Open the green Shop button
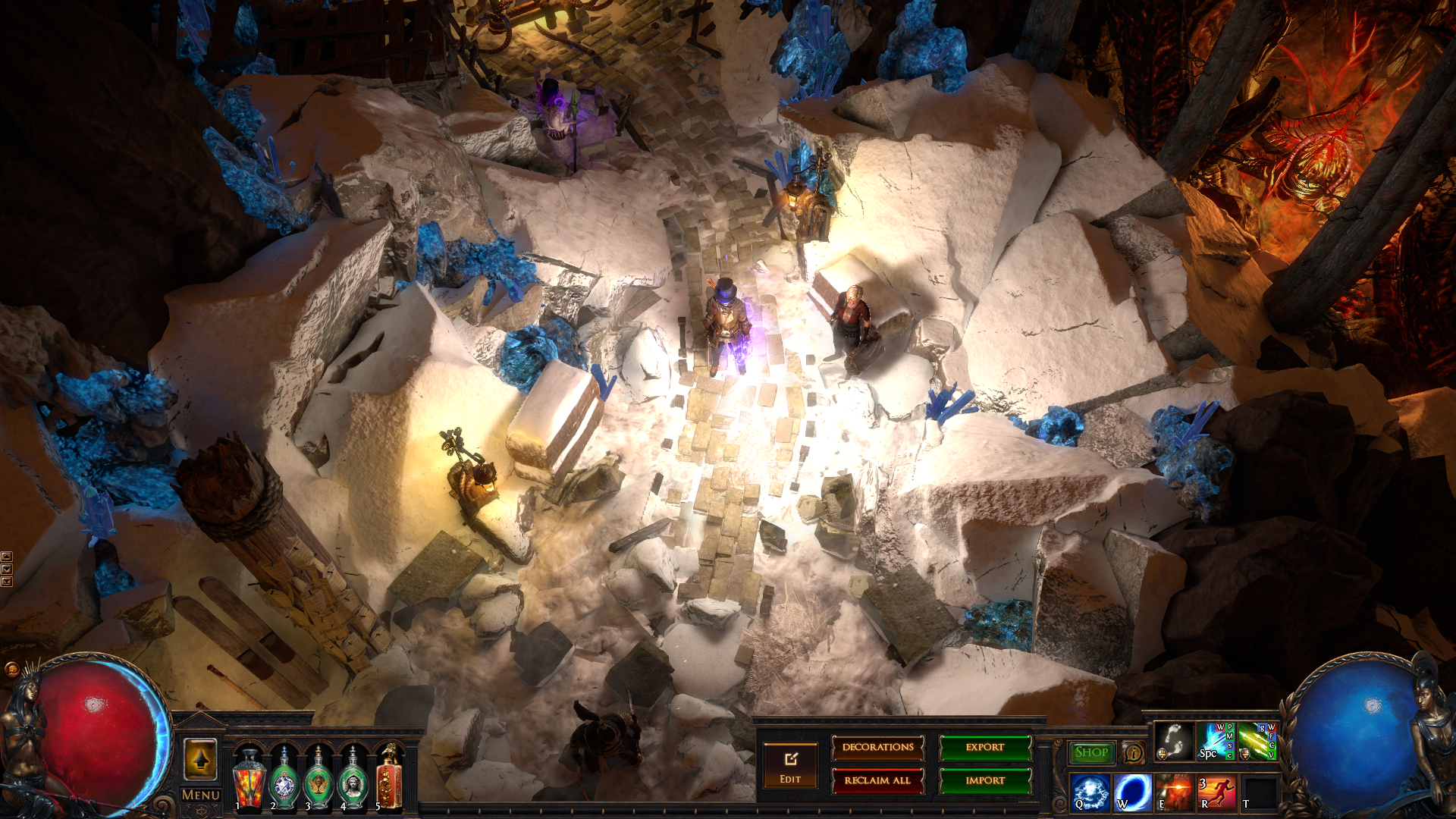 click(x=1091, y=752)
